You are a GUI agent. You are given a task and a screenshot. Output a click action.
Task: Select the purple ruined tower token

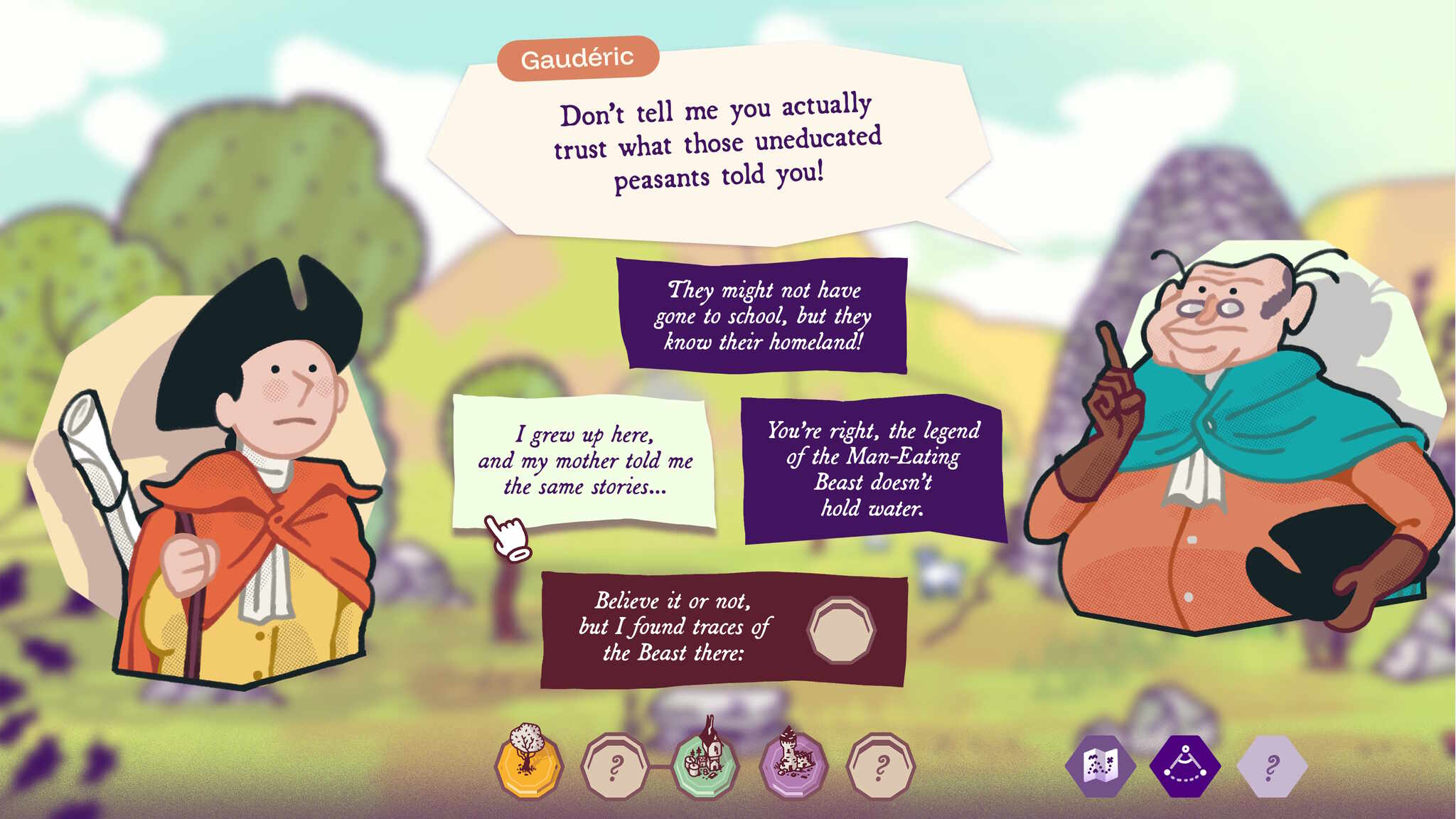[x=793, y=764]
